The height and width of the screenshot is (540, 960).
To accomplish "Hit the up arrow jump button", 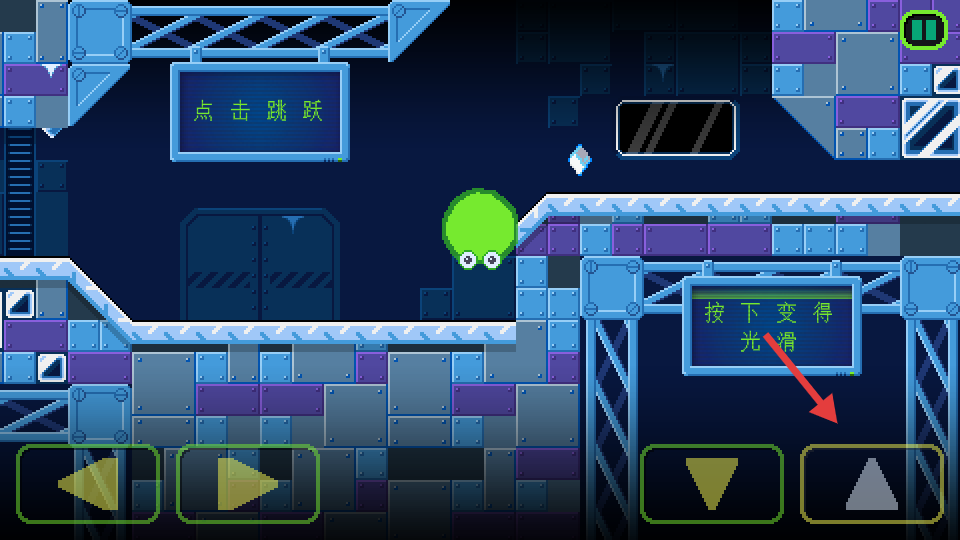I will (x=871, y=484).
